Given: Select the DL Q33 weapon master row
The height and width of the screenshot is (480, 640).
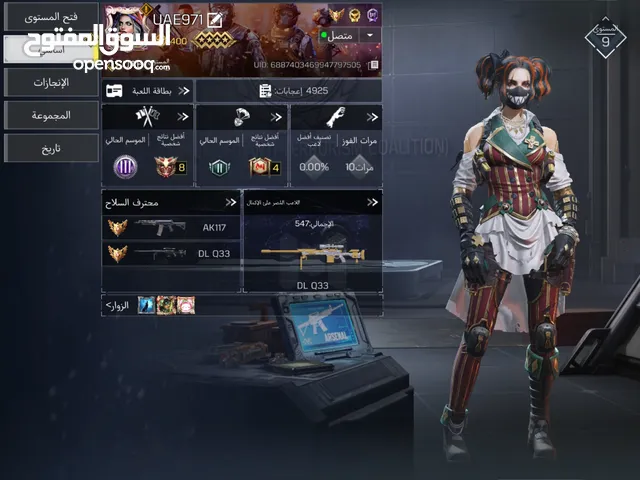Looking at the screenshot, I should pyautogui.click(x=170, y=254).
